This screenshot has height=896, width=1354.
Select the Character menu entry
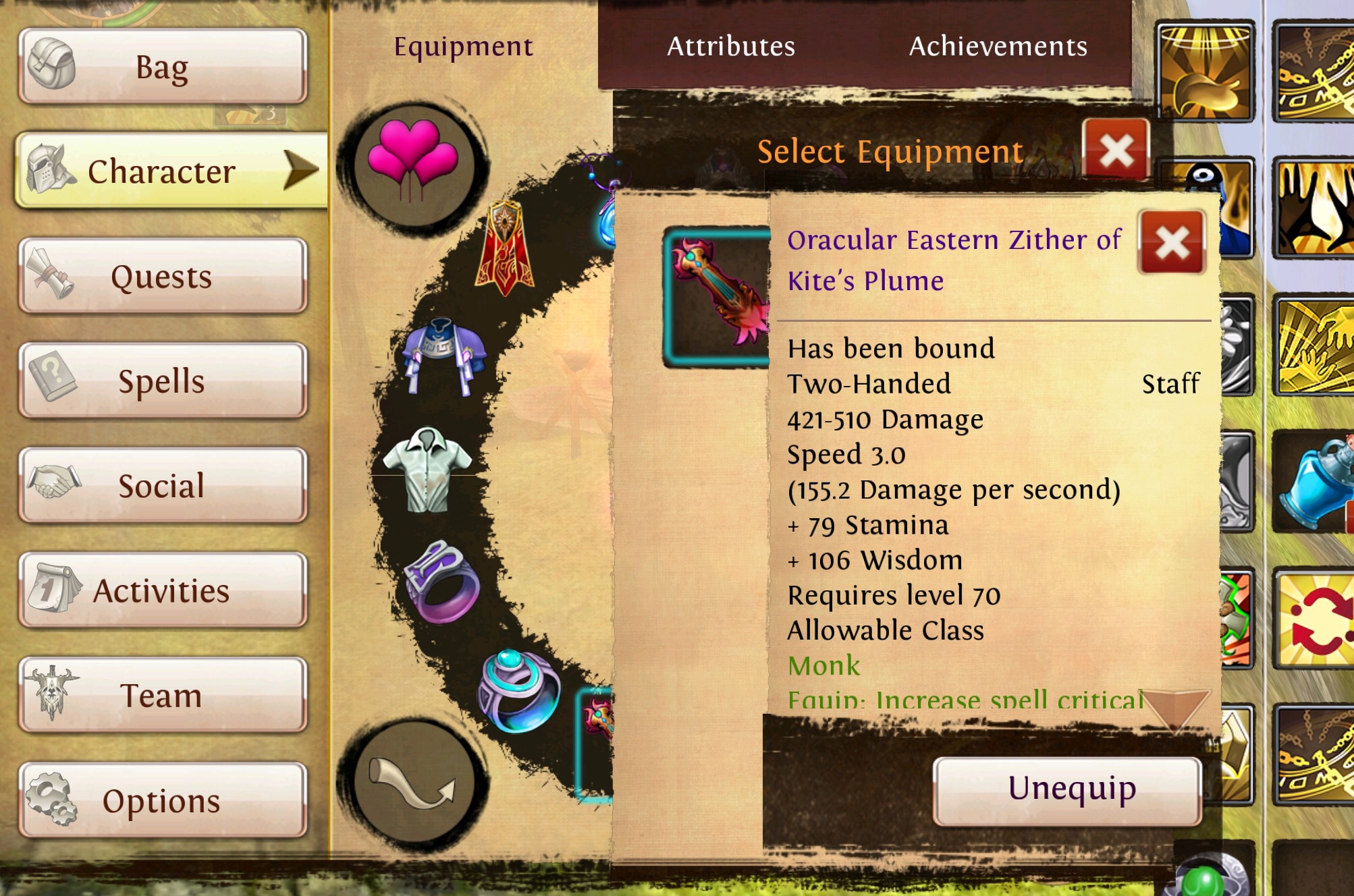pyautogui.click(x=163, y=171)
